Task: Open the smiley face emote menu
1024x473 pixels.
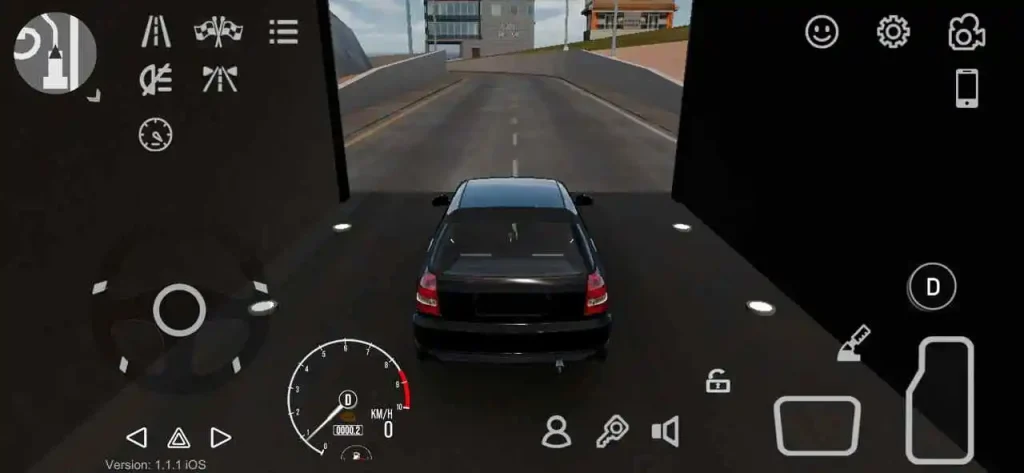Action: [822, 32]
